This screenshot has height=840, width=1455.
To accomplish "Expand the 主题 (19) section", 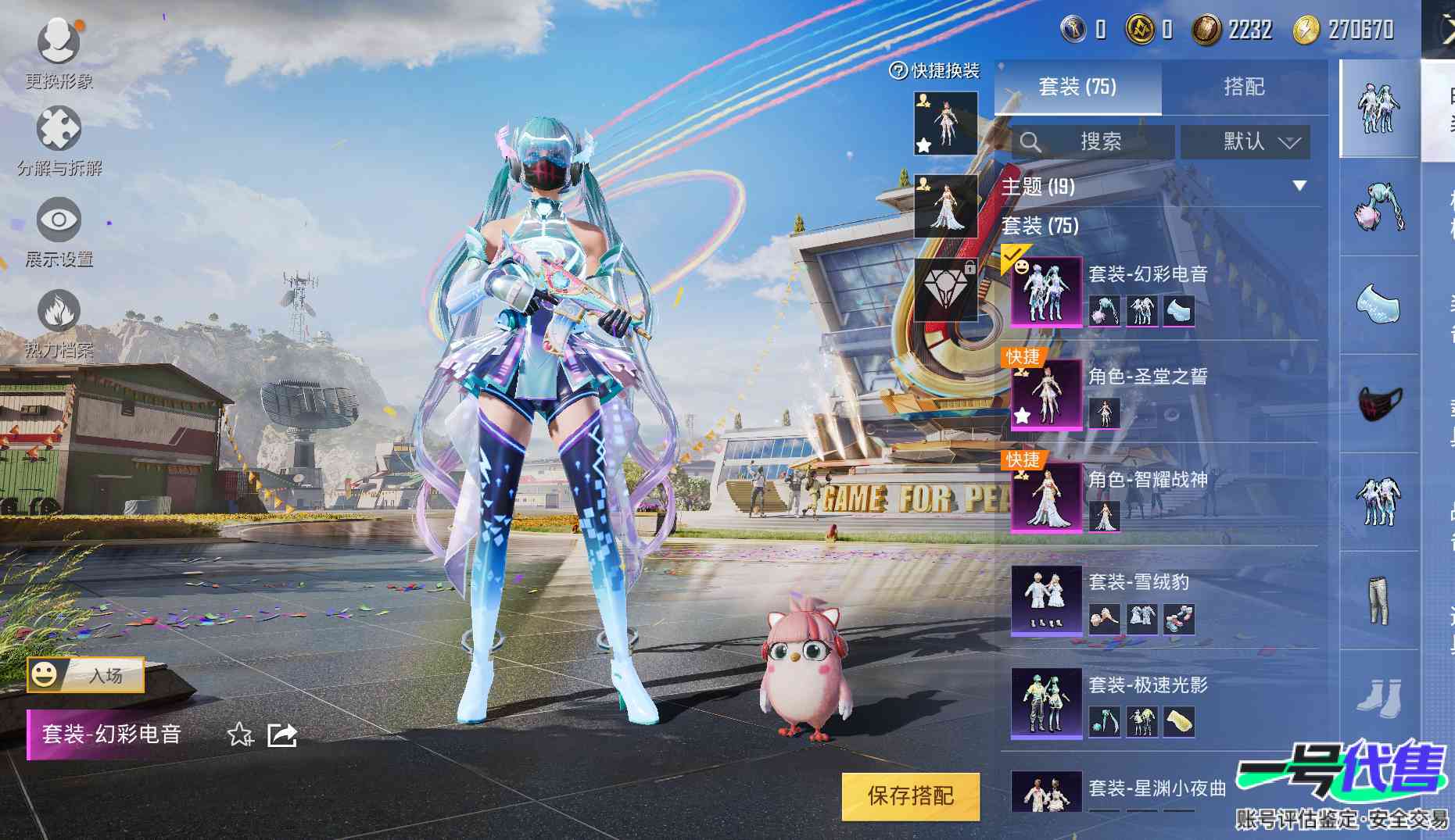I will [1299, 186].
